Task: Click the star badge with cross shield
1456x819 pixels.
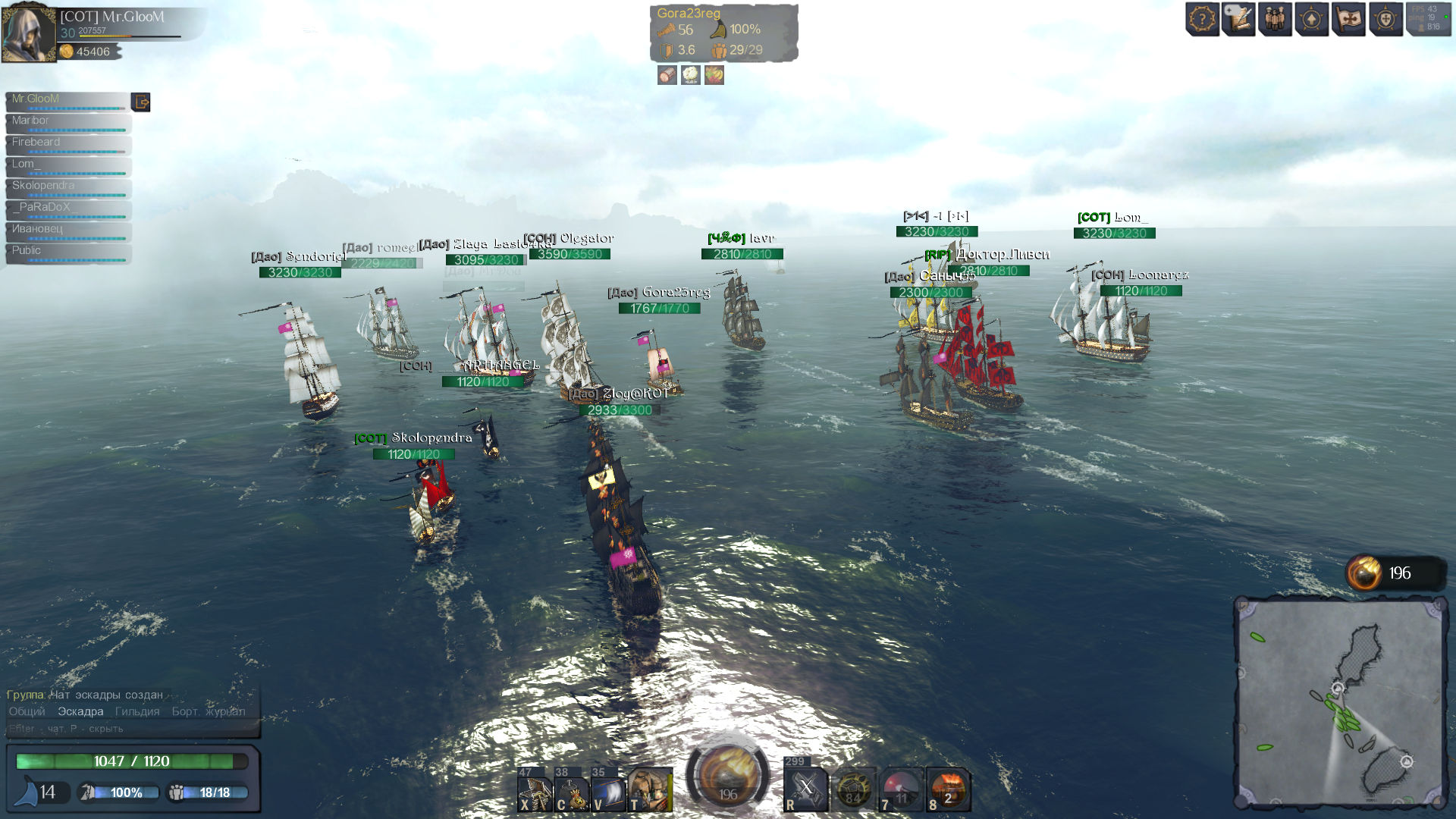Action: (1385, 19)
